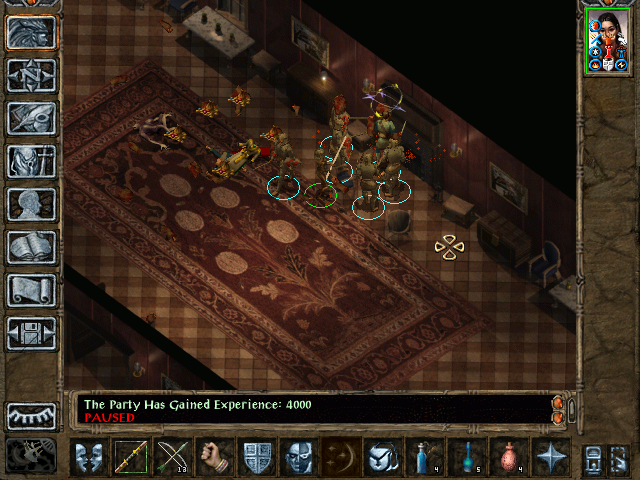
Task: Return to game with the dragon head button
Action: 32,33
